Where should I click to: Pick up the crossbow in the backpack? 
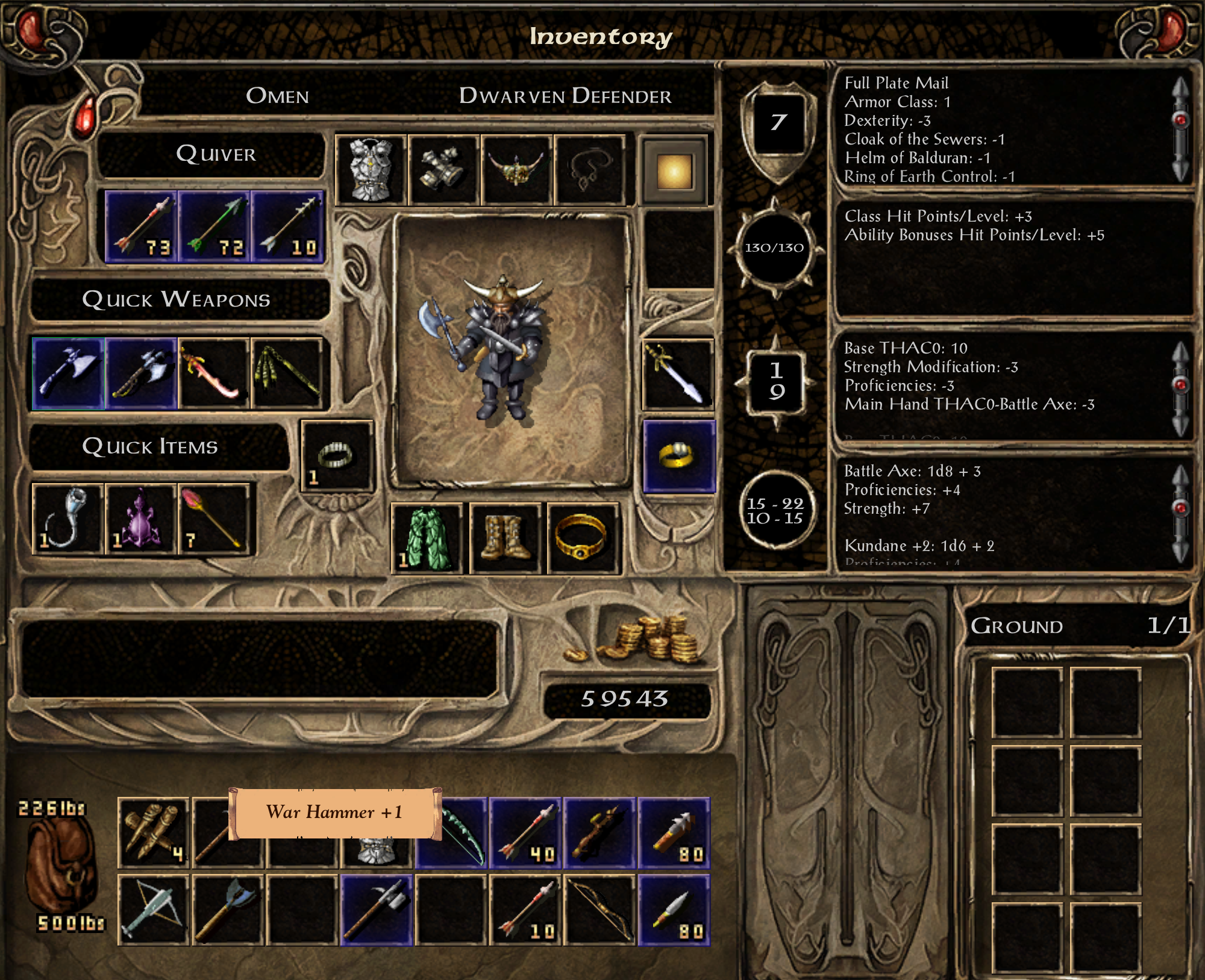pyautogui.click(x=153, y=910)
